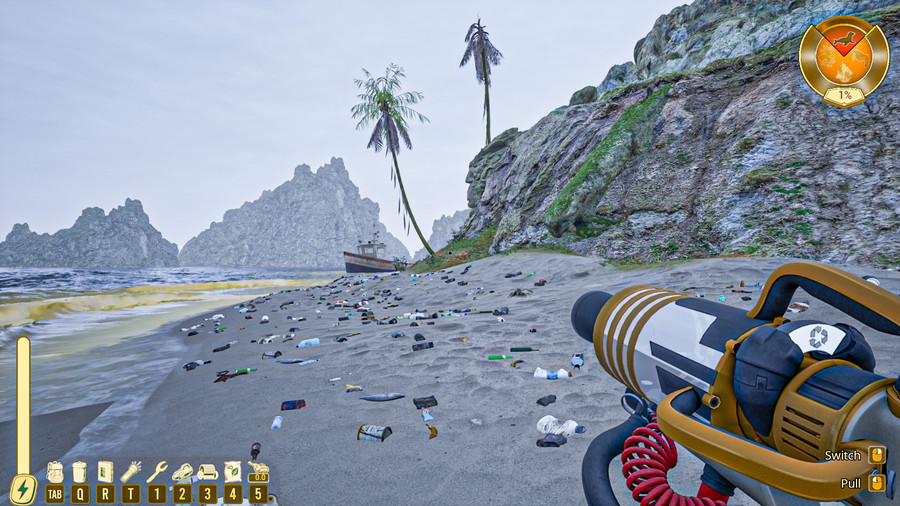This screenshot has width=900, height=506.
Task: Select the roll item in slot 3
Action: coord(207,472)
